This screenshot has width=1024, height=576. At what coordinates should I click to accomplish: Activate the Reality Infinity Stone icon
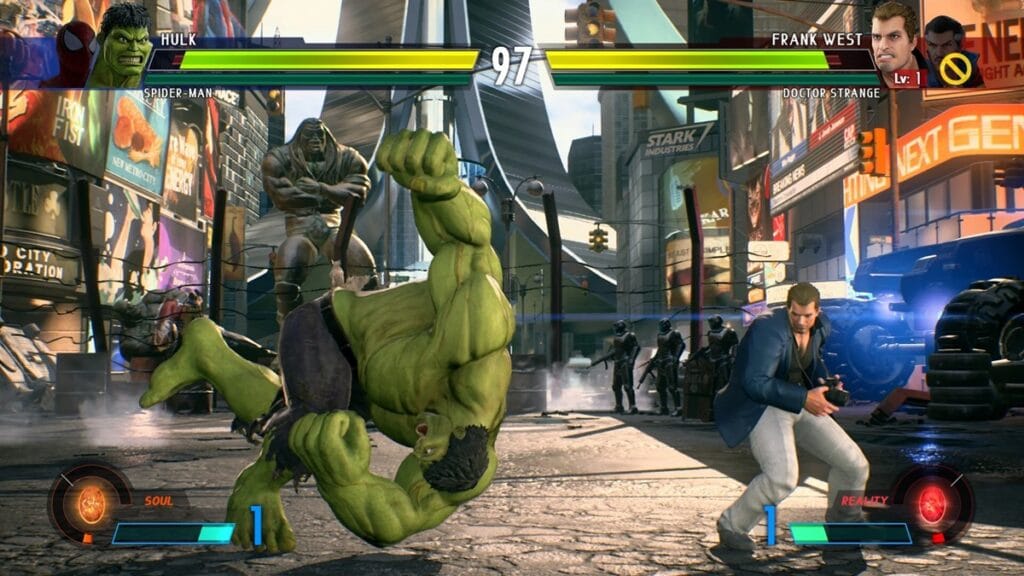[x=932, y=505]
